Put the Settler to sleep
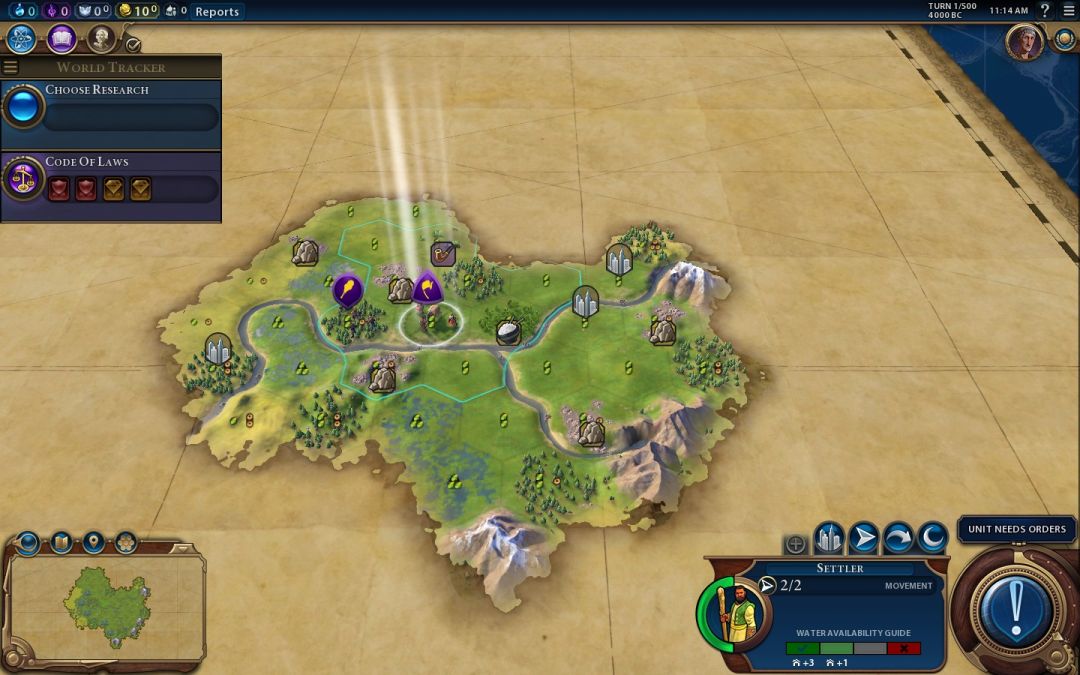 coord(931,539)
